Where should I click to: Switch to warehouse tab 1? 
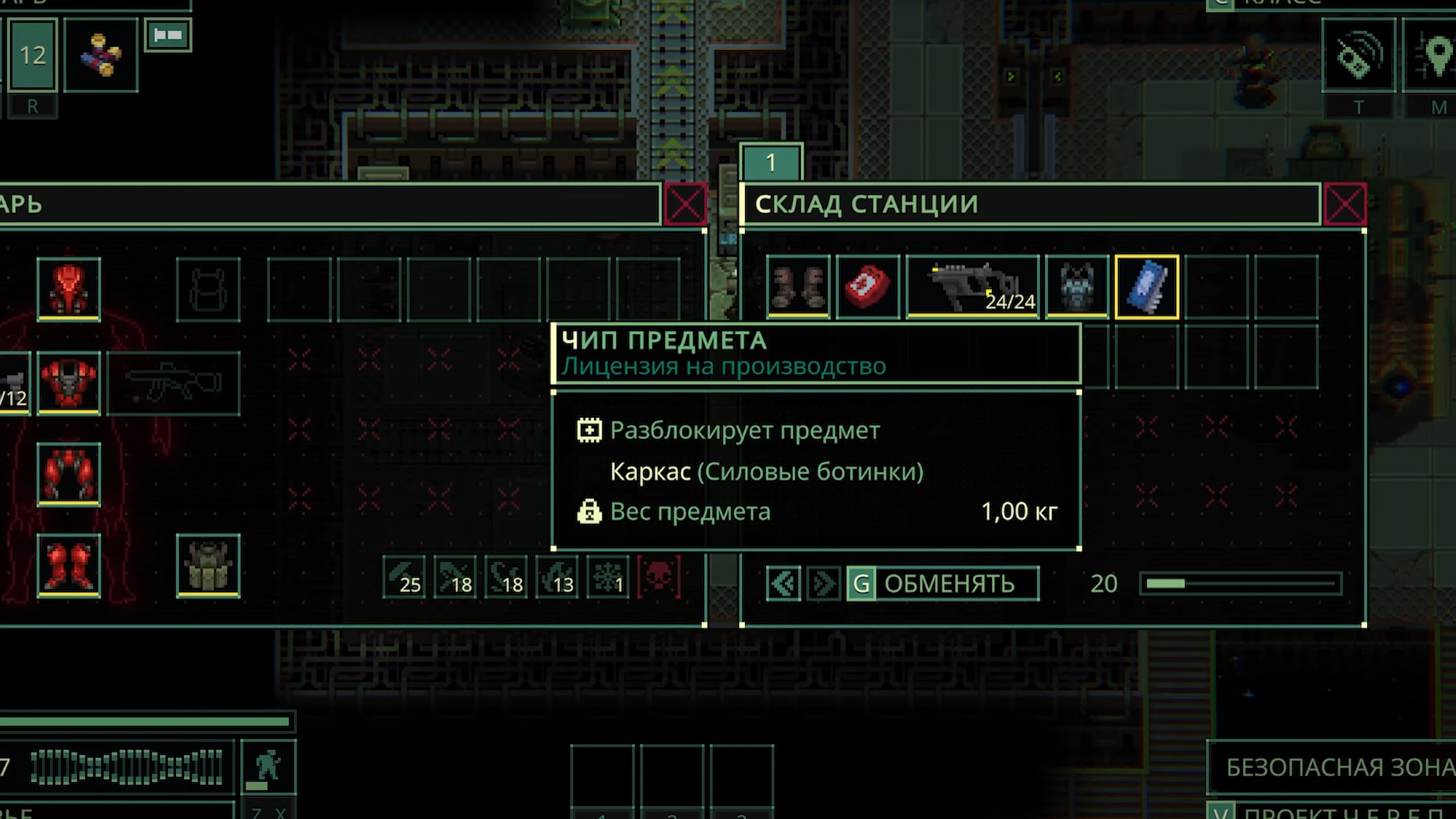771,163
